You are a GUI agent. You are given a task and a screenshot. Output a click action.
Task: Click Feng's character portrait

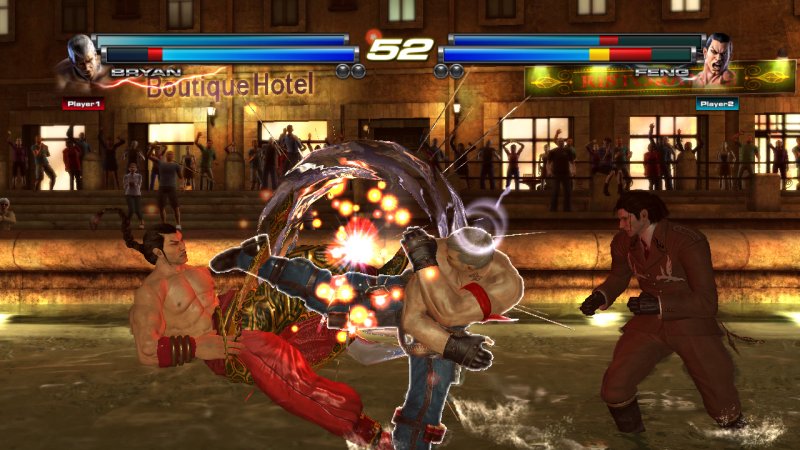coord(718,60)
